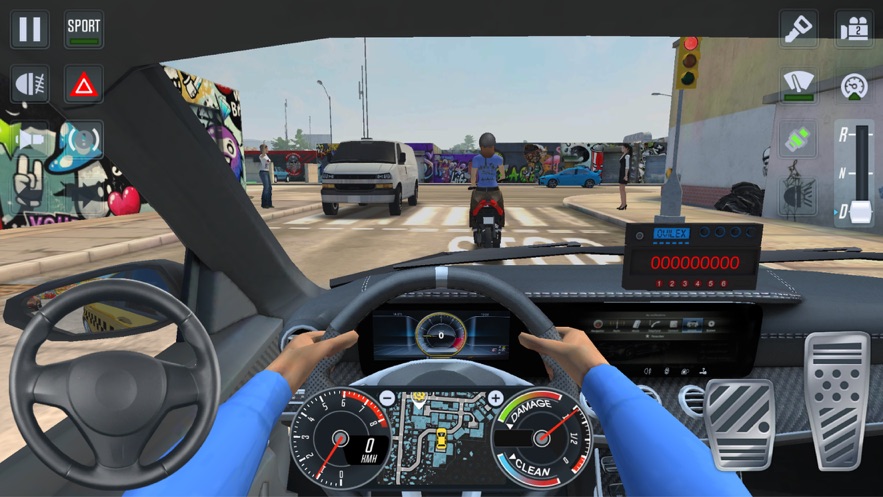The width and height of the screenshot is (883, 497).
Task: Toggle the high-beam light icon
Action: [799, 196]
